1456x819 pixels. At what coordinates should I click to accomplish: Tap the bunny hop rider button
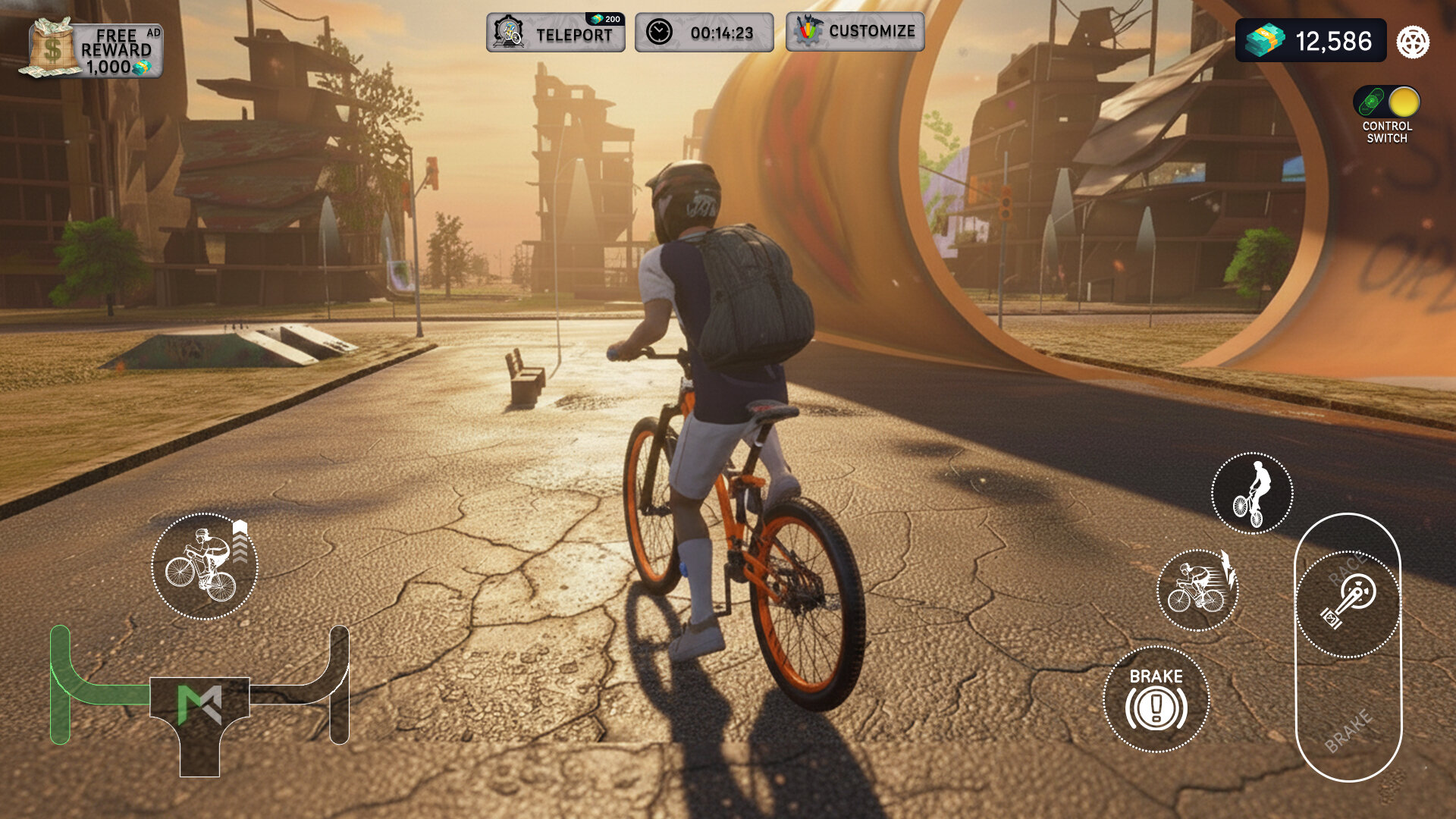point(205,566)
